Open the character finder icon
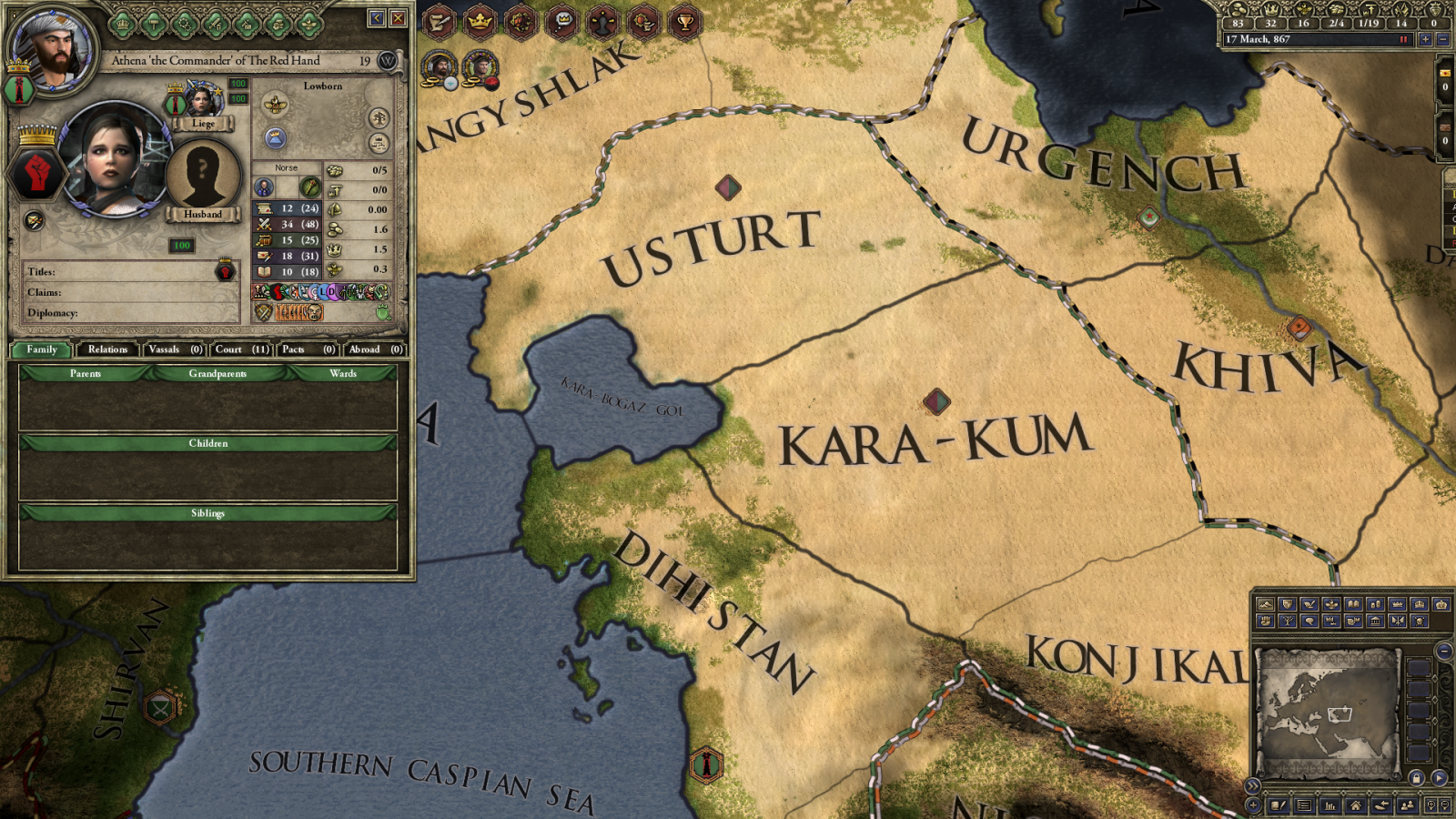Viewport: 1456px width, 819px height. click(1408, 804)
